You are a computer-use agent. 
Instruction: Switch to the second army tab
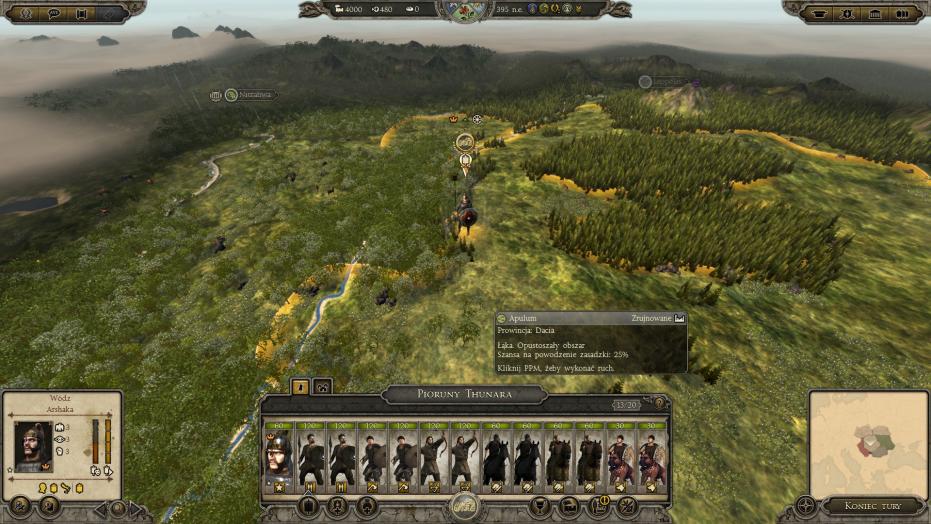coord(322,386)
